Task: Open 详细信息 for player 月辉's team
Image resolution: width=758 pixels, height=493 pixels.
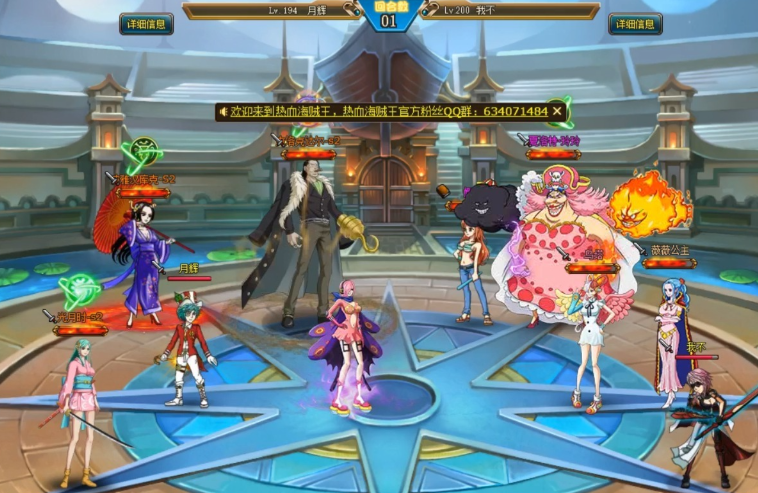Action: (x=146, y=24)
